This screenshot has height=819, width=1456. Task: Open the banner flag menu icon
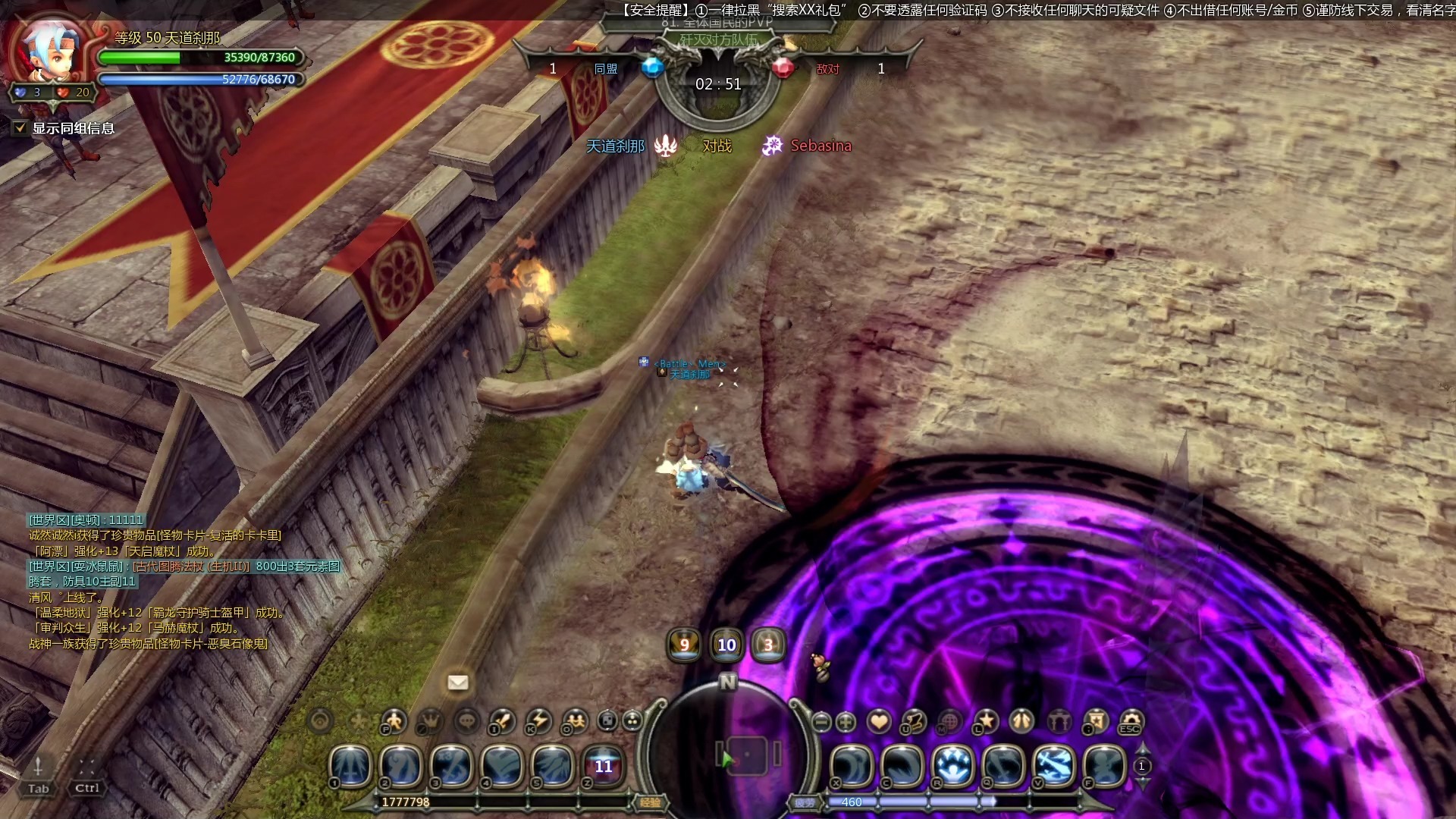1096,721
